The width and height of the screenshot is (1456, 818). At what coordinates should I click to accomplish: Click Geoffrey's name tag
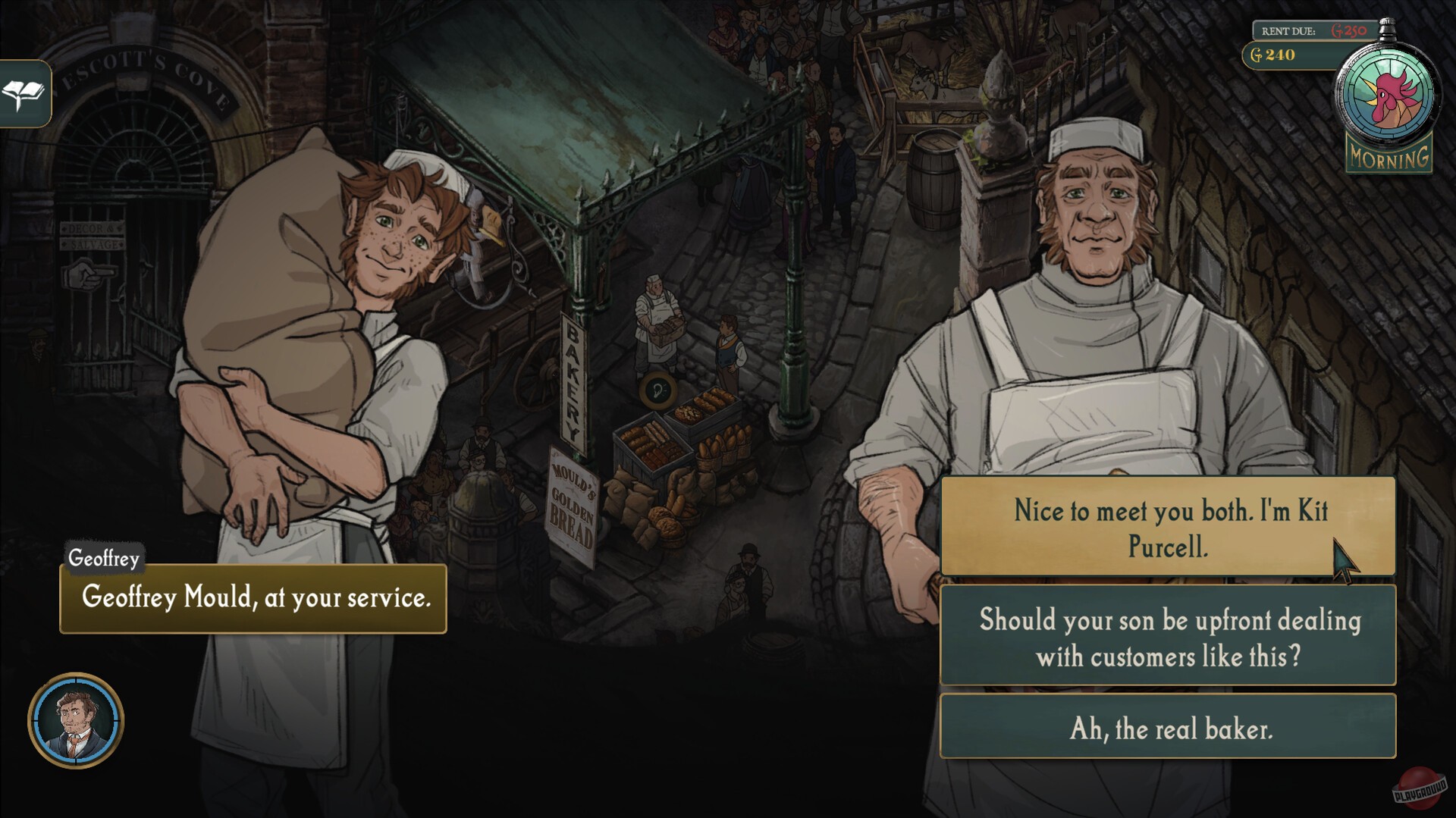point(103,558)
